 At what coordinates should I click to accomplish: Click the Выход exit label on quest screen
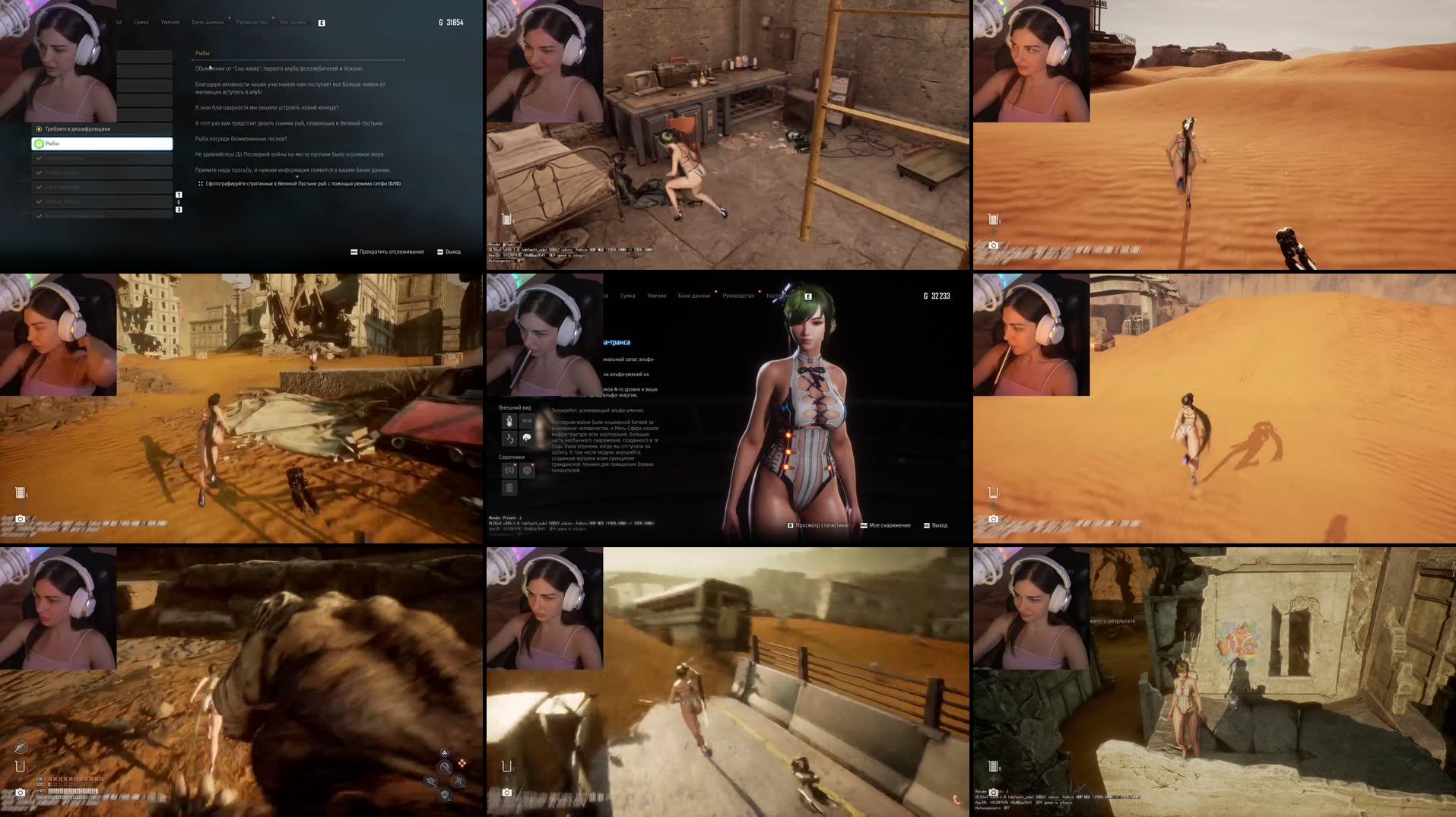pyautogui.click(x=452, y=250)
